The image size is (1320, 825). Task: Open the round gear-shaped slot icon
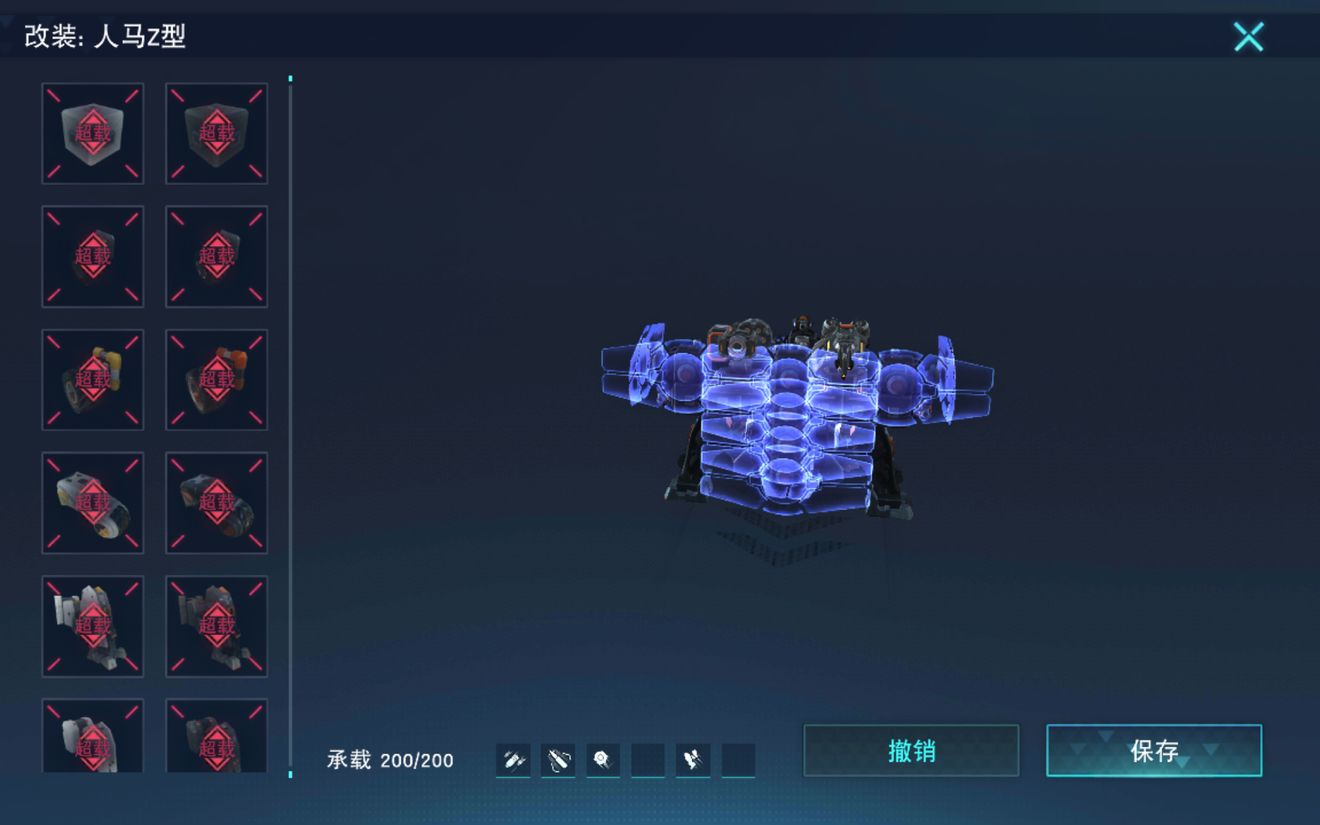(x=602, y=761)
